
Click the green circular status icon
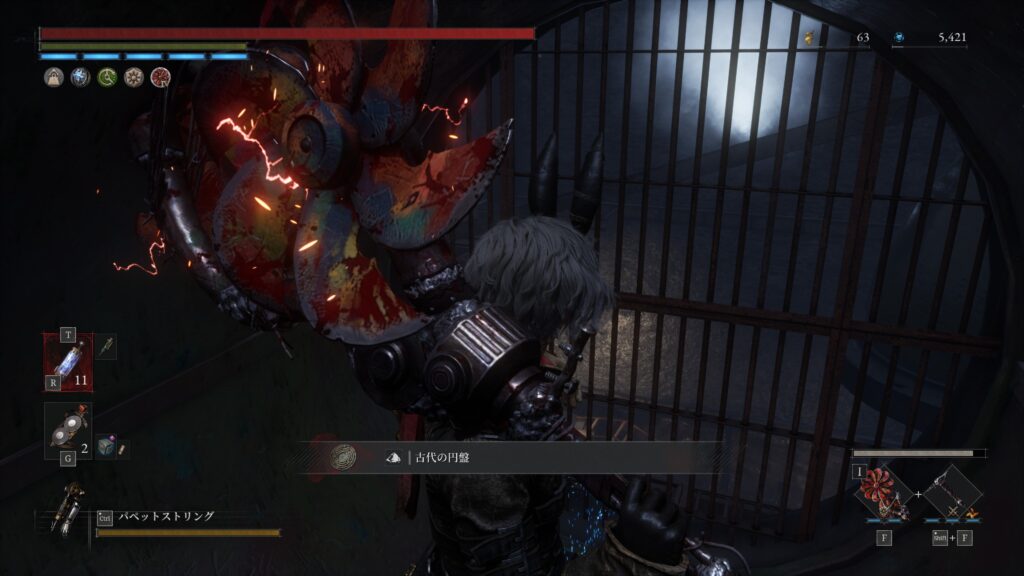107,77
